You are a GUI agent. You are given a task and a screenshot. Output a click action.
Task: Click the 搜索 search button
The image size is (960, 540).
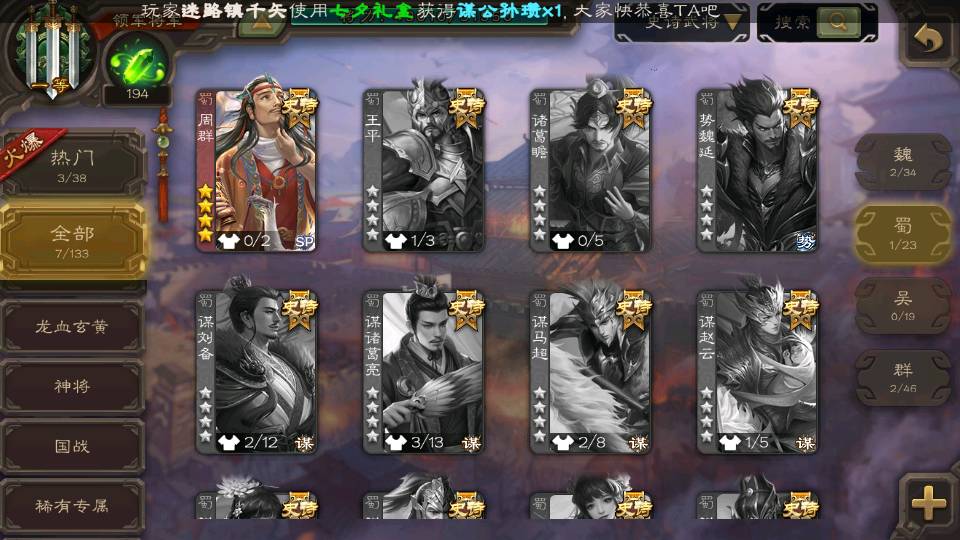(x=816, y=21)
